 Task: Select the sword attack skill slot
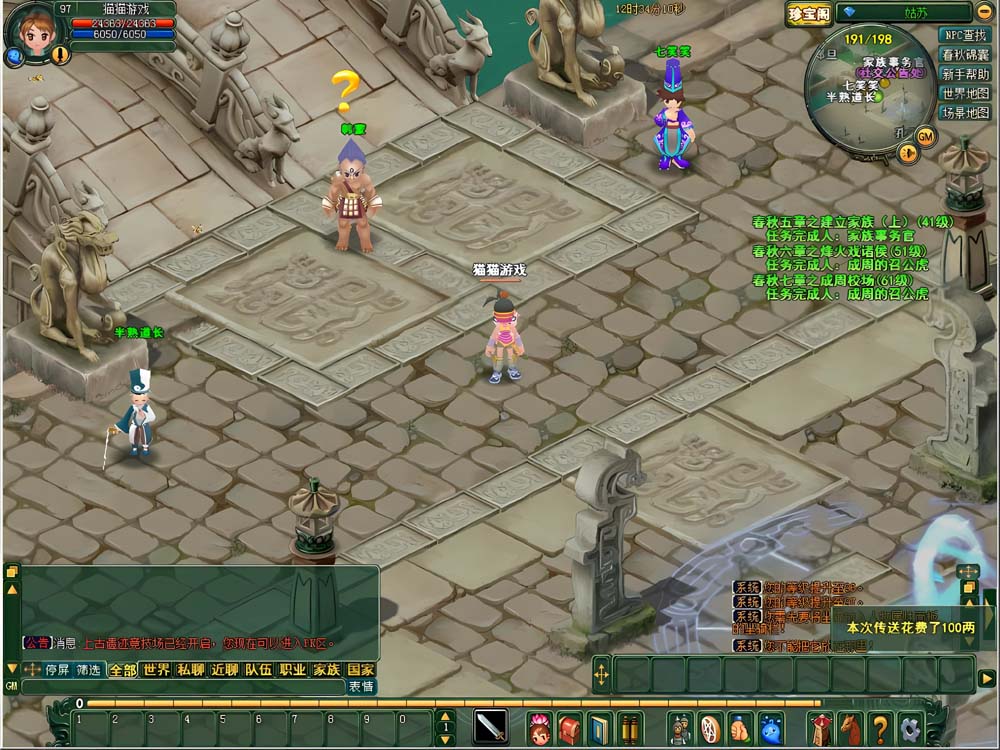pos(490,726)
